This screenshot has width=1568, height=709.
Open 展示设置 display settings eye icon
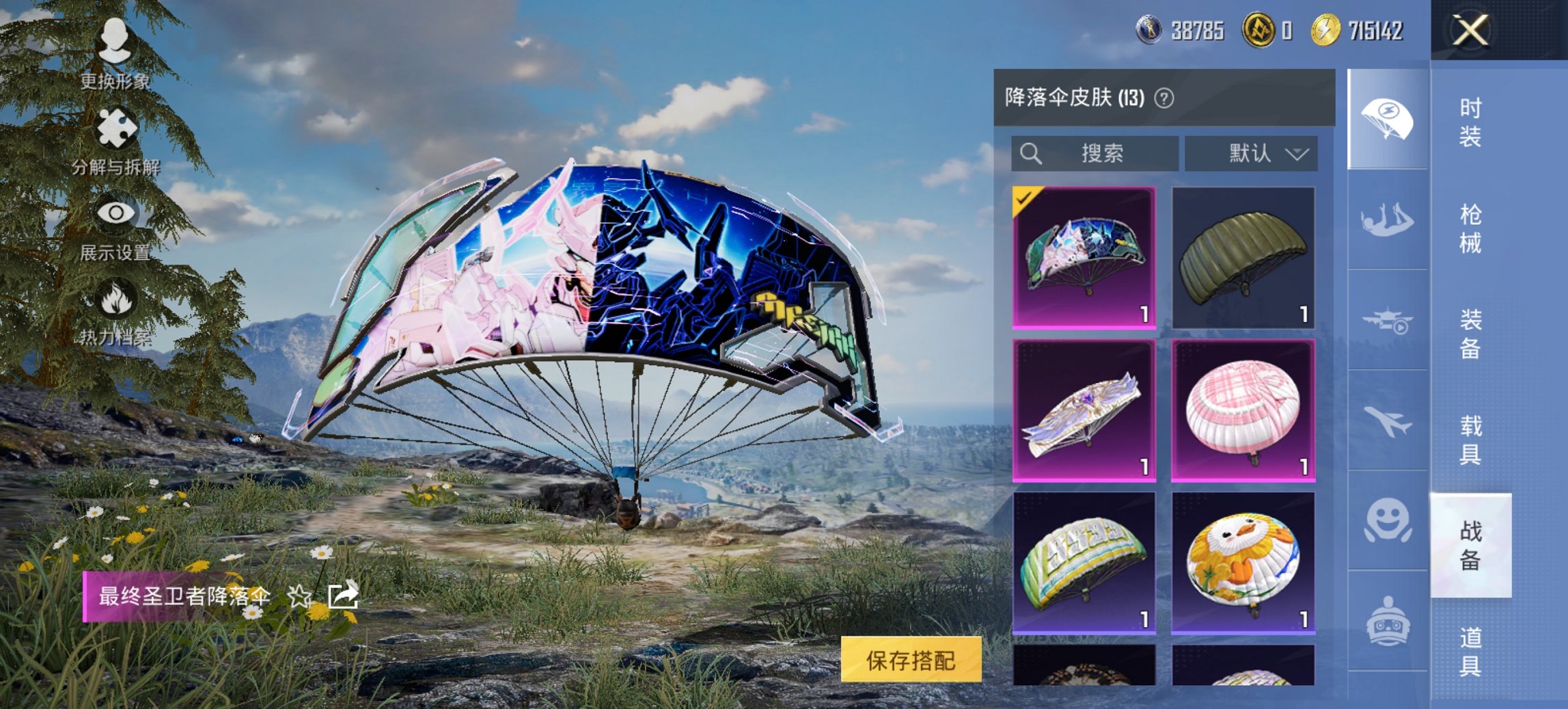[x=116, y=212]
